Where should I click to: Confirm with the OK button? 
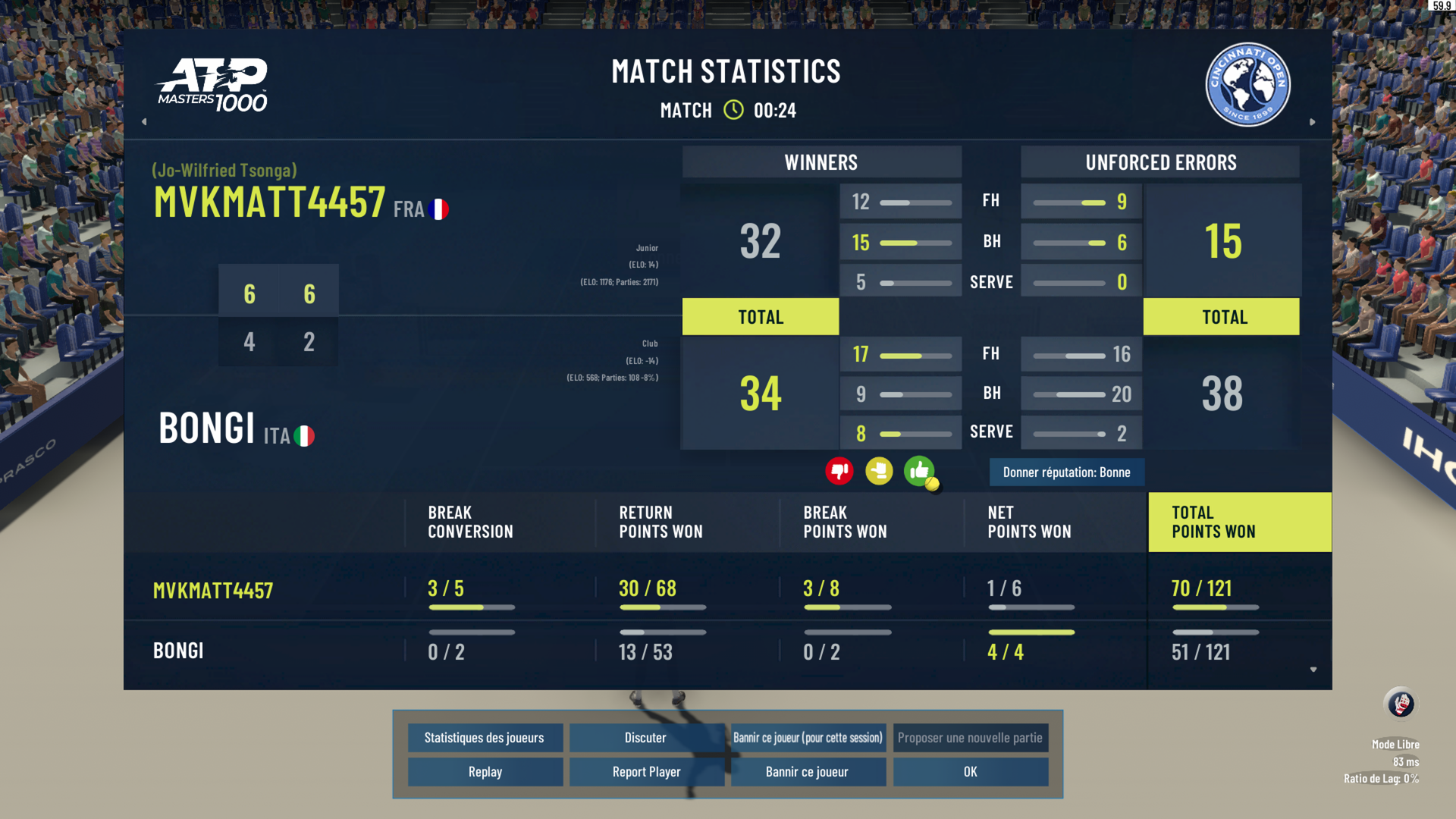pos(970,772)
